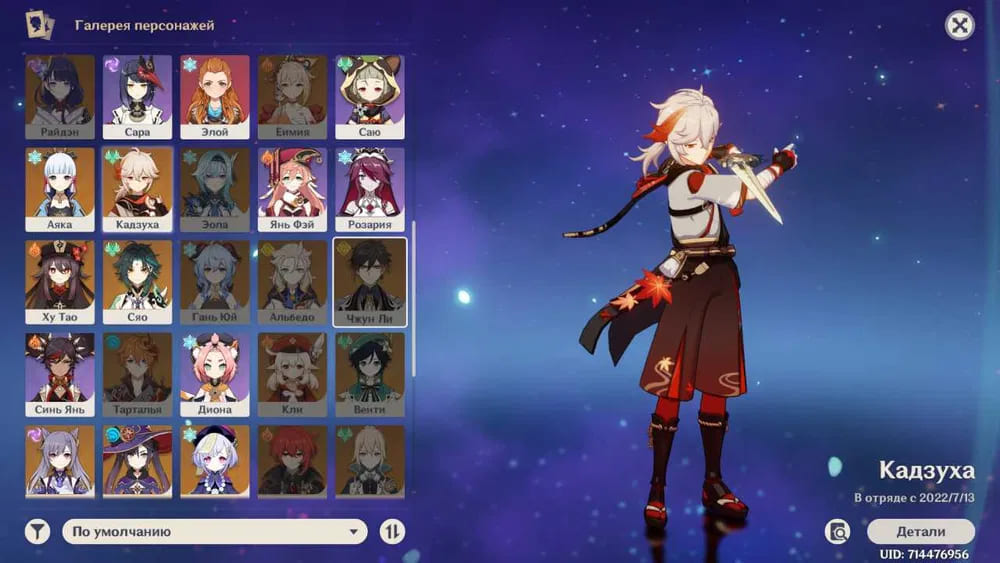Select the Венти character card
The width and height of the screenshot is (1000, 563).
point(370,374)
